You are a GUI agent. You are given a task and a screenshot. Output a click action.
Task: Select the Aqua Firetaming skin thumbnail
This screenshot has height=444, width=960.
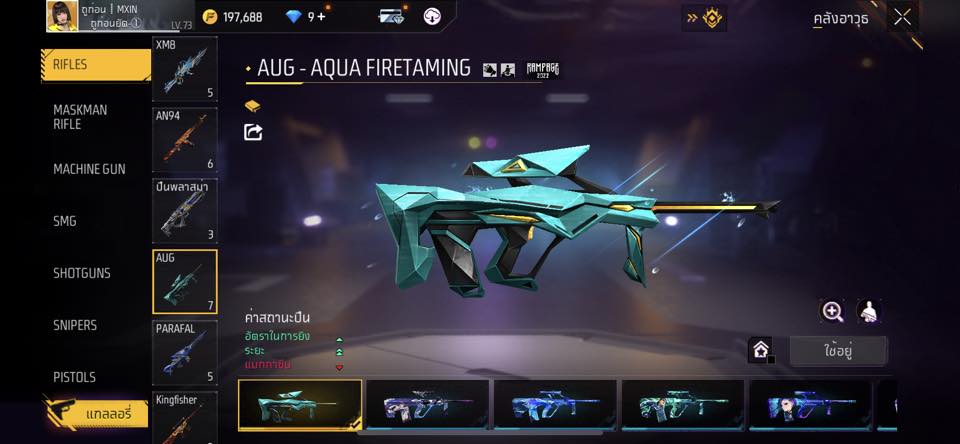[300, 405]
